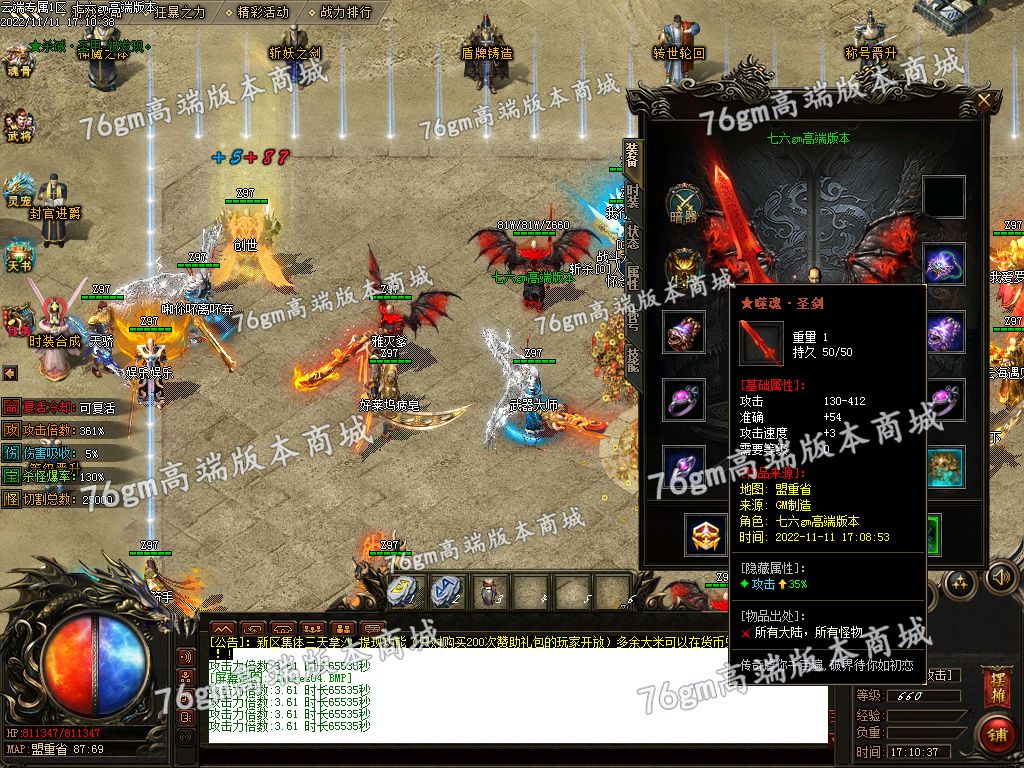This screenshot has height=768, width=1024.
Task: Toggle the sound speaker button
Action: point(1001,577)
